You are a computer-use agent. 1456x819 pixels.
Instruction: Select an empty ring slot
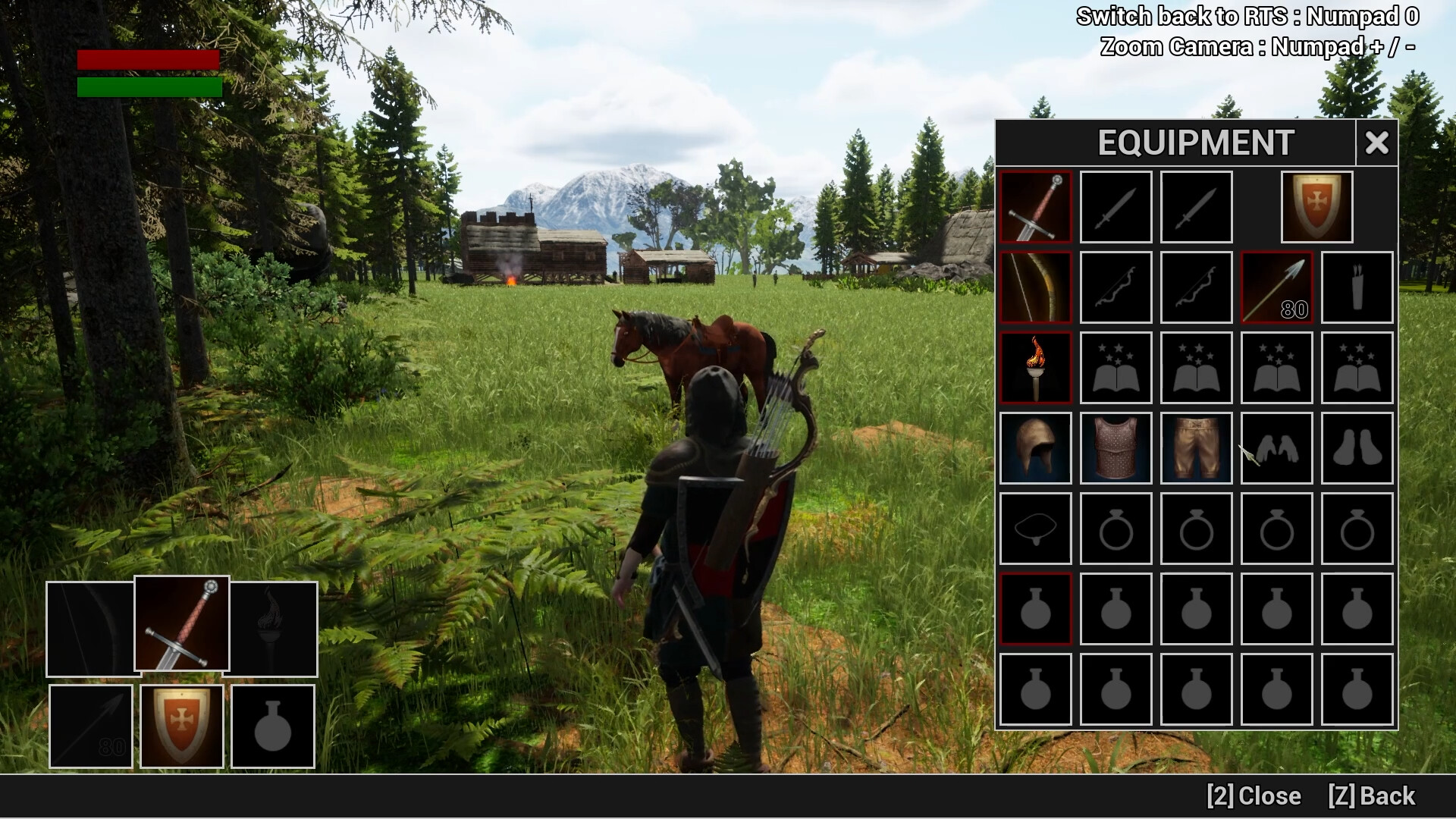point(1116,528)
